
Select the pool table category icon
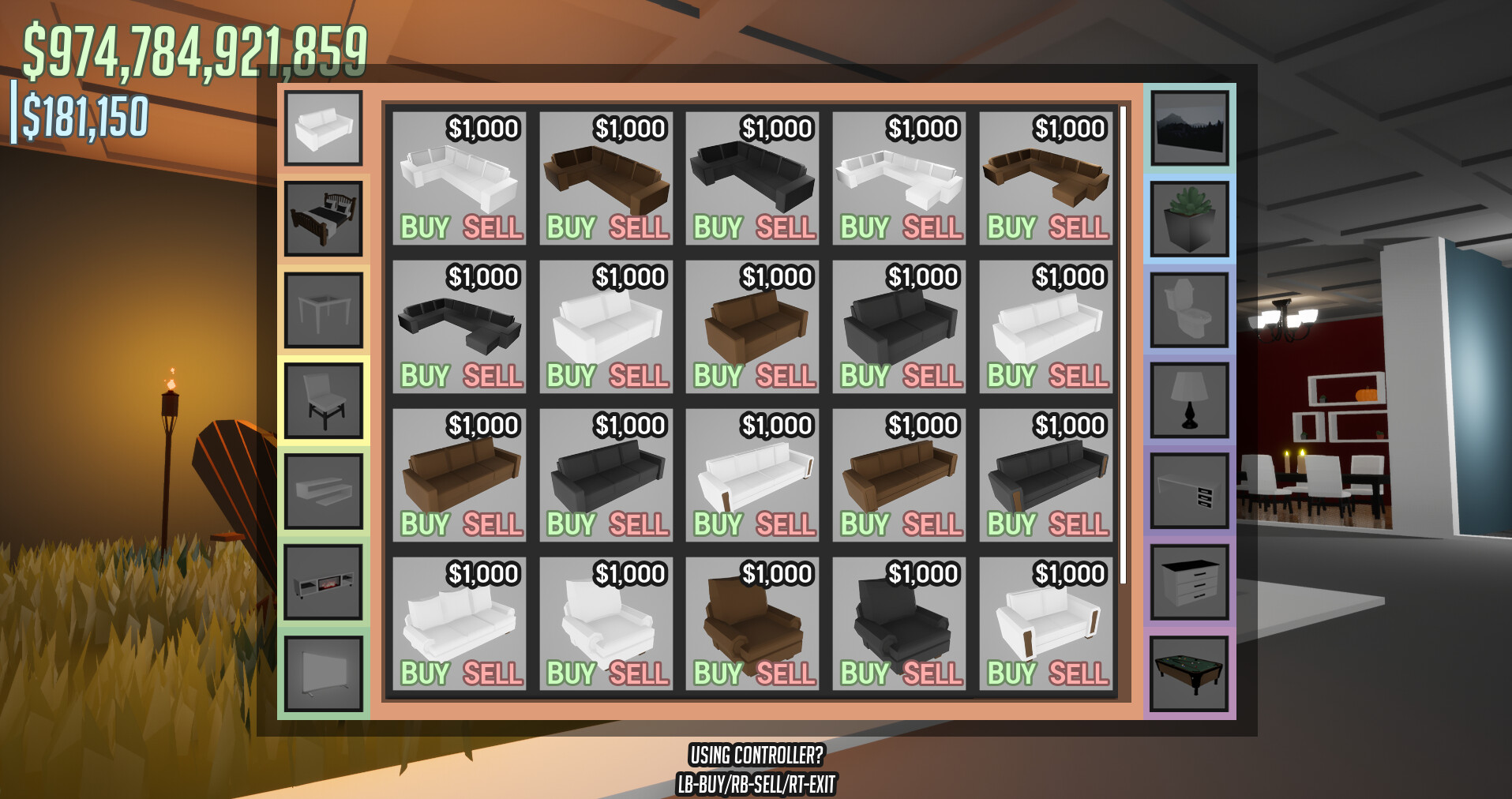(1189, 671)
